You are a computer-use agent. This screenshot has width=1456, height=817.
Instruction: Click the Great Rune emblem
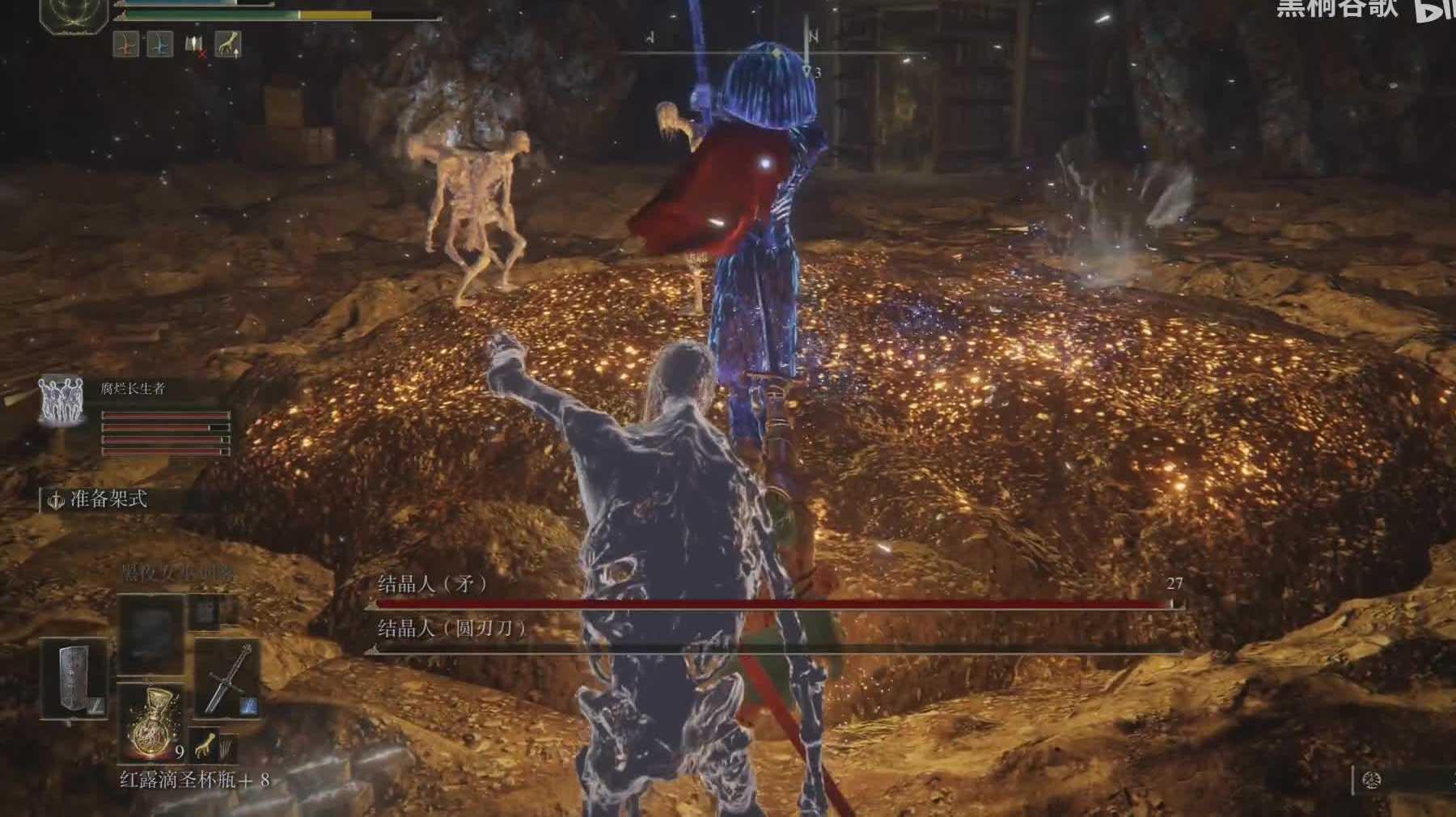pos(74,11)
